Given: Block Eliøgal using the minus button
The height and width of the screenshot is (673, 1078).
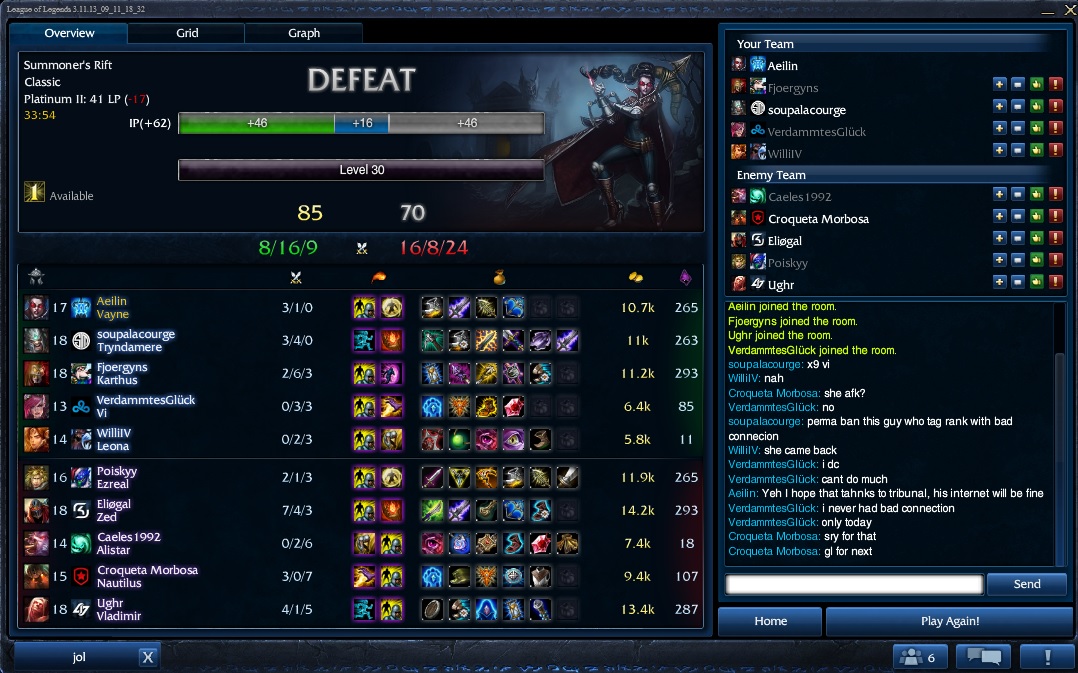Looking at the screenshot, I should tap(1018, 240).
